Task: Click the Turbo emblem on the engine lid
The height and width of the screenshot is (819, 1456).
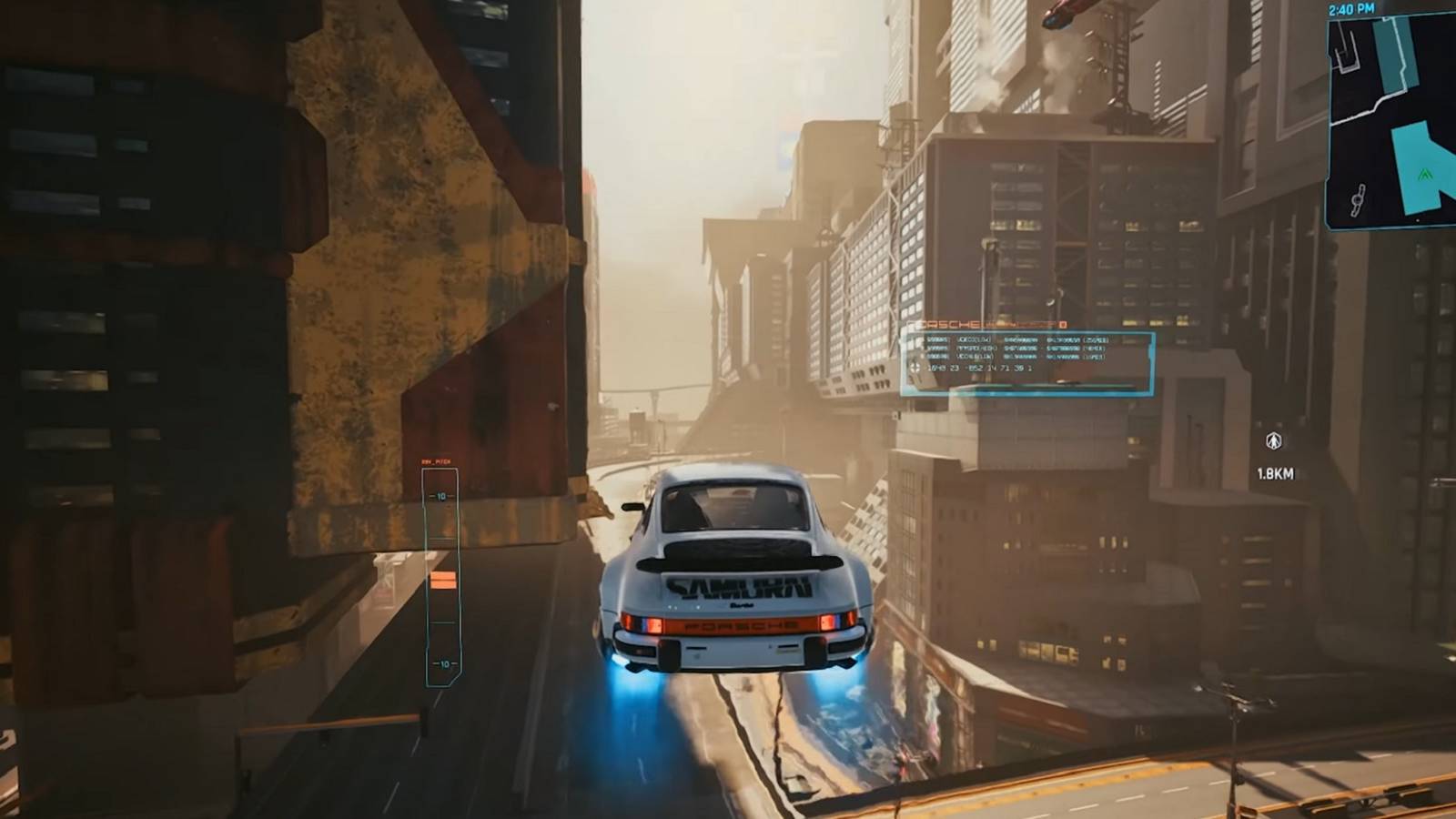Action: click(x=742, y=606)
